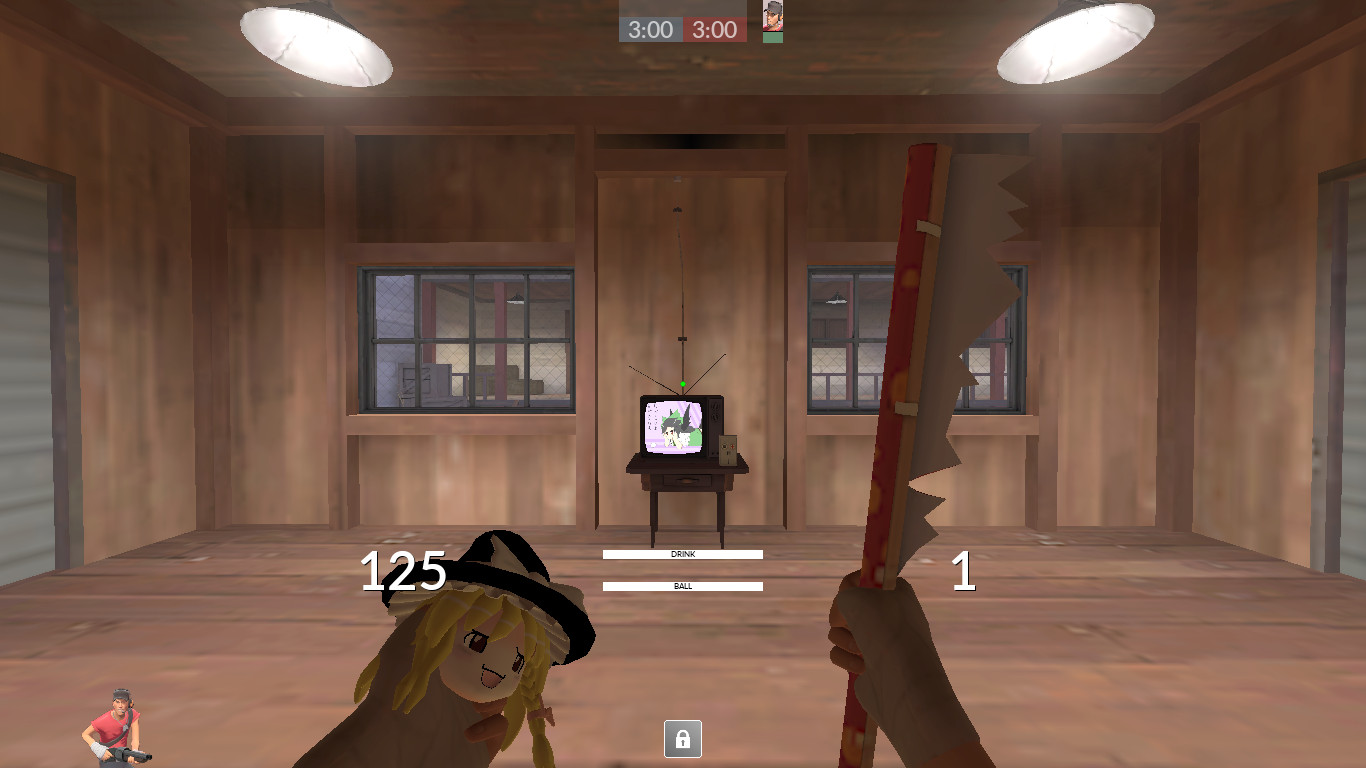This screenshot has height=768, width=1366.
Task: Click the TV screen showing the cartoon
Action: click(672, 424)
